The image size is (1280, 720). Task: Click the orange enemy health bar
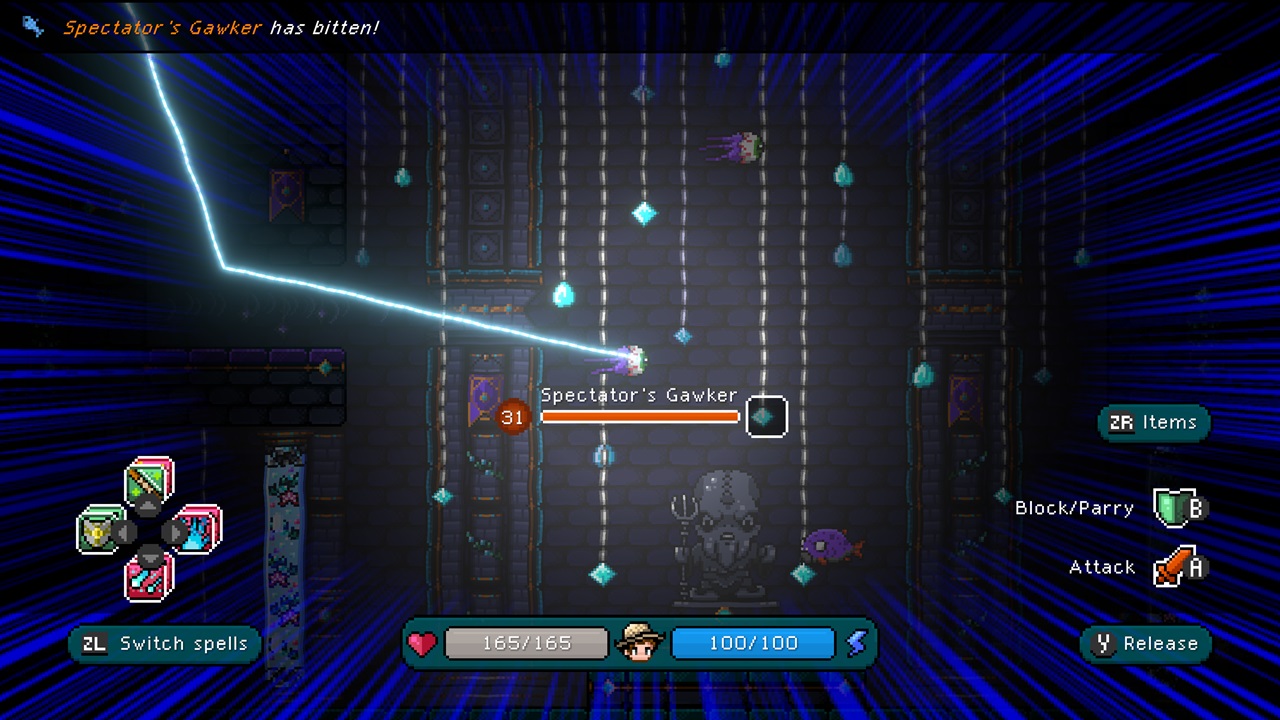[x=639, y=417]
